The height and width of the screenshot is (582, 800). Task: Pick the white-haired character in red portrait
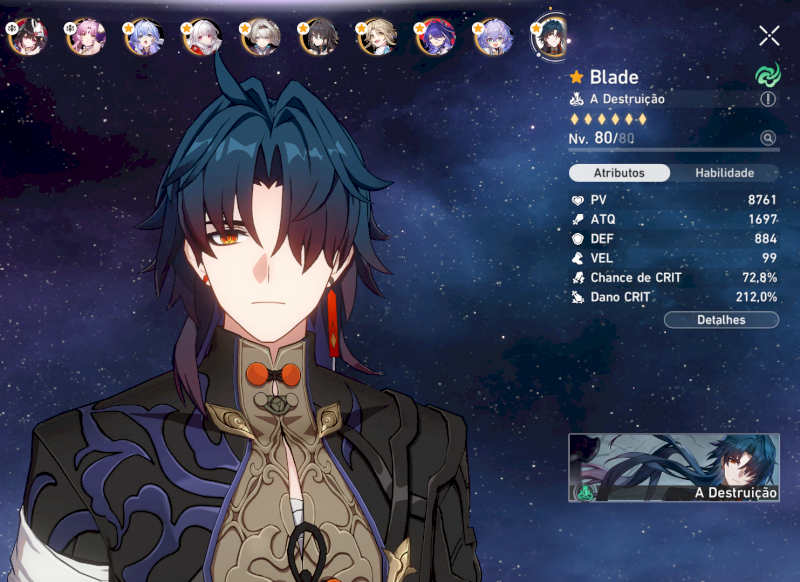[x=200, y=37]
